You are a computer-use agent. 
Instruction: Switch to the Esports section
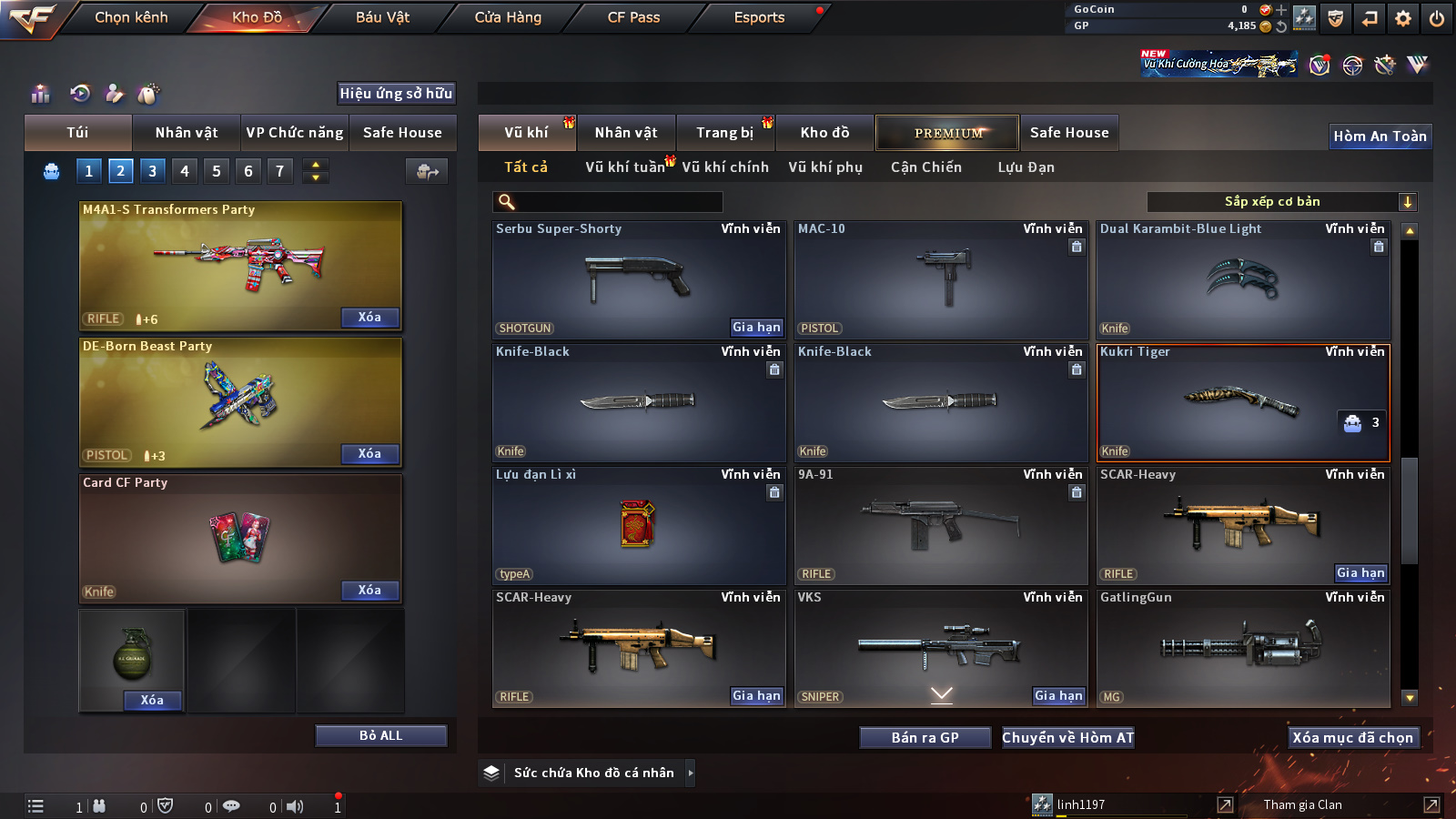759,17
